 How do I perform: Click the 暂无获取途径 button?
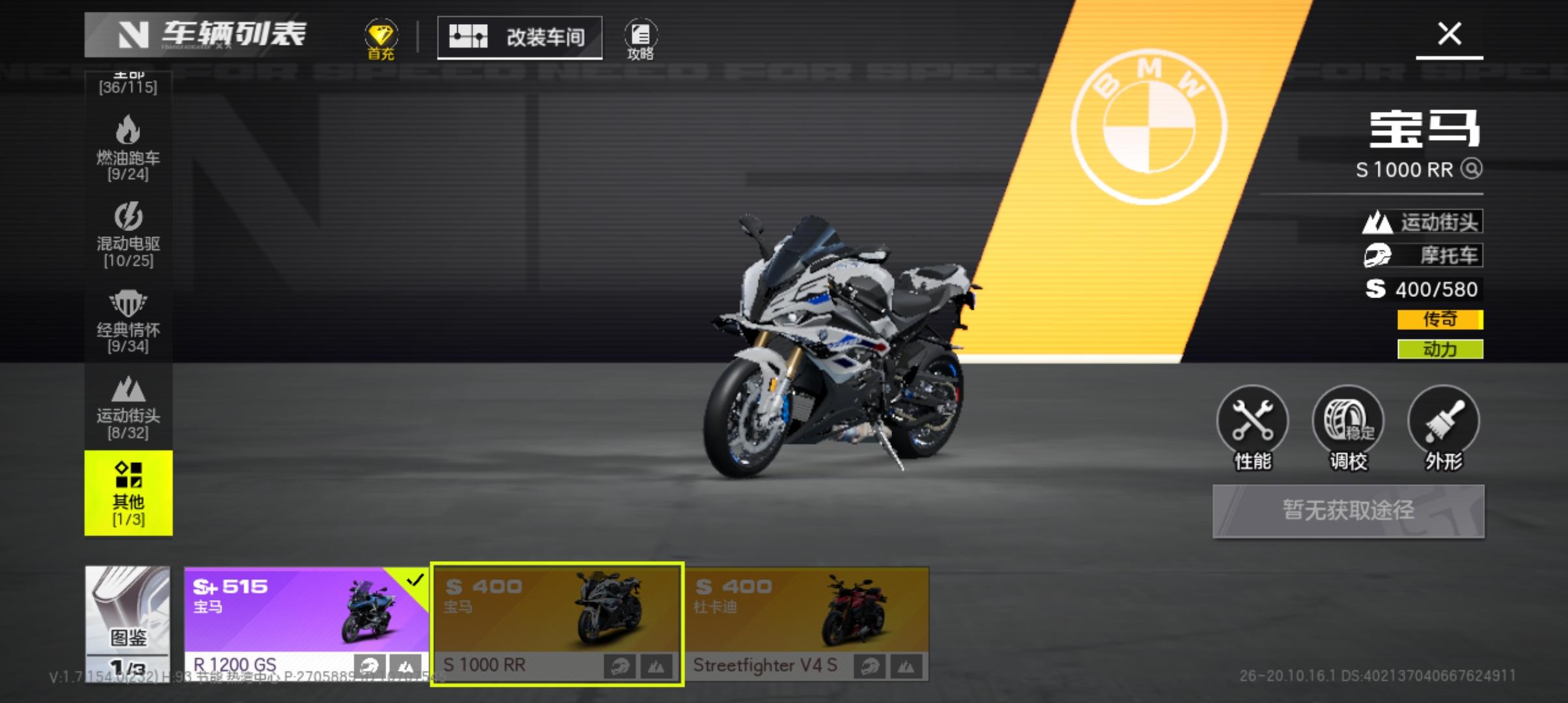pos(1348,511)
